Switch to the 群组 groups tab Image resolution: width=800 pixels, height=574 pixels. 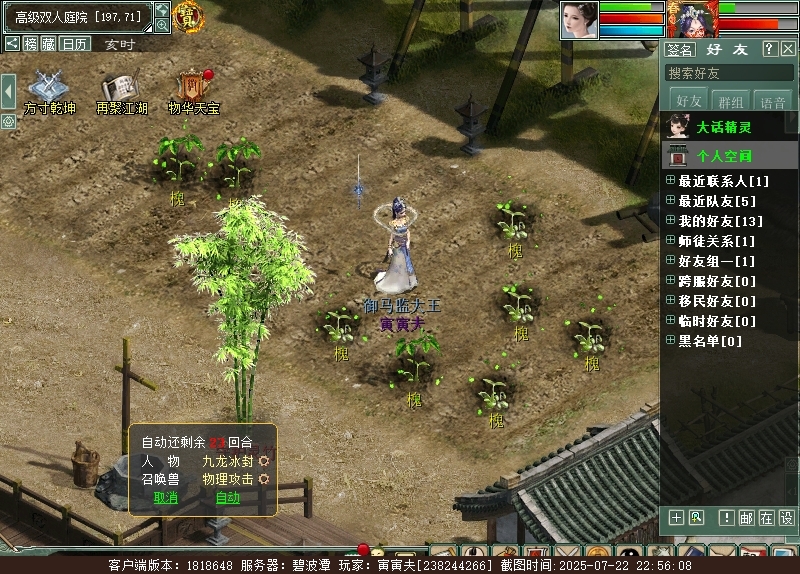tap(731, 102)
